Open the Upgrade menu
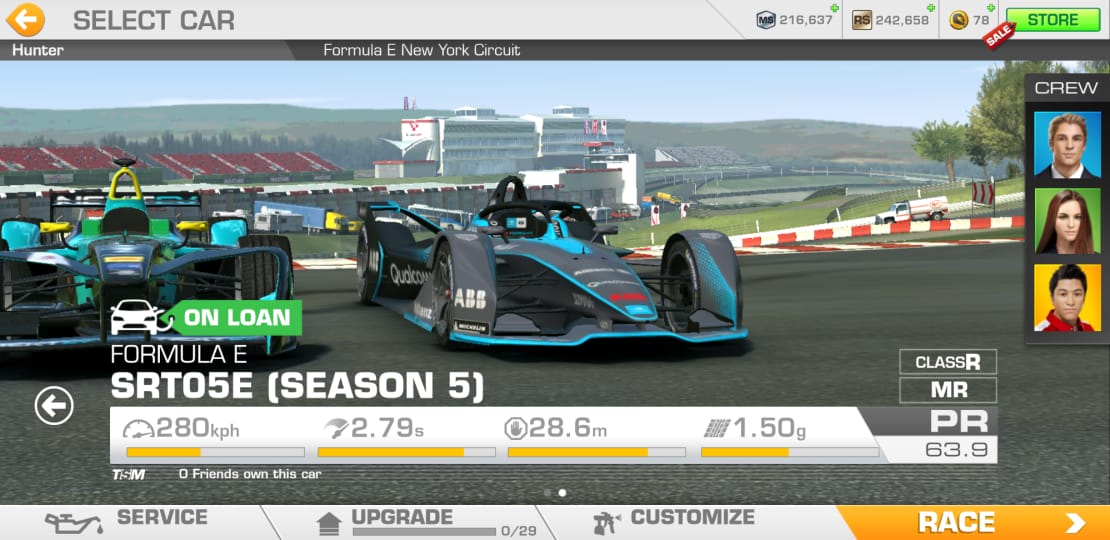The image size is (1110, 540). (x=400, y=520)
